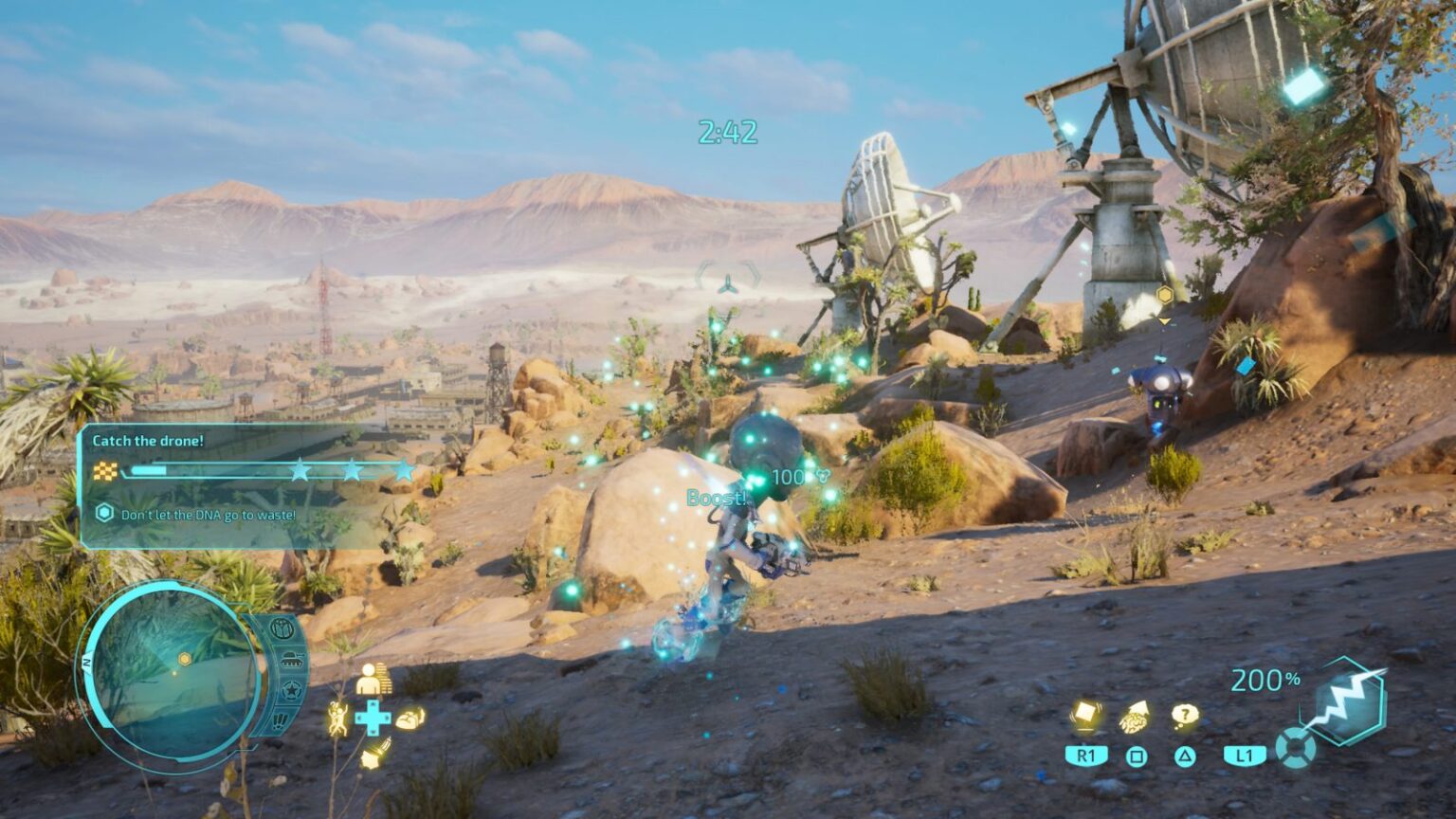Click the R1 button prompt label
This screenshot has width=1456, height=819.
pos(1087,755)
